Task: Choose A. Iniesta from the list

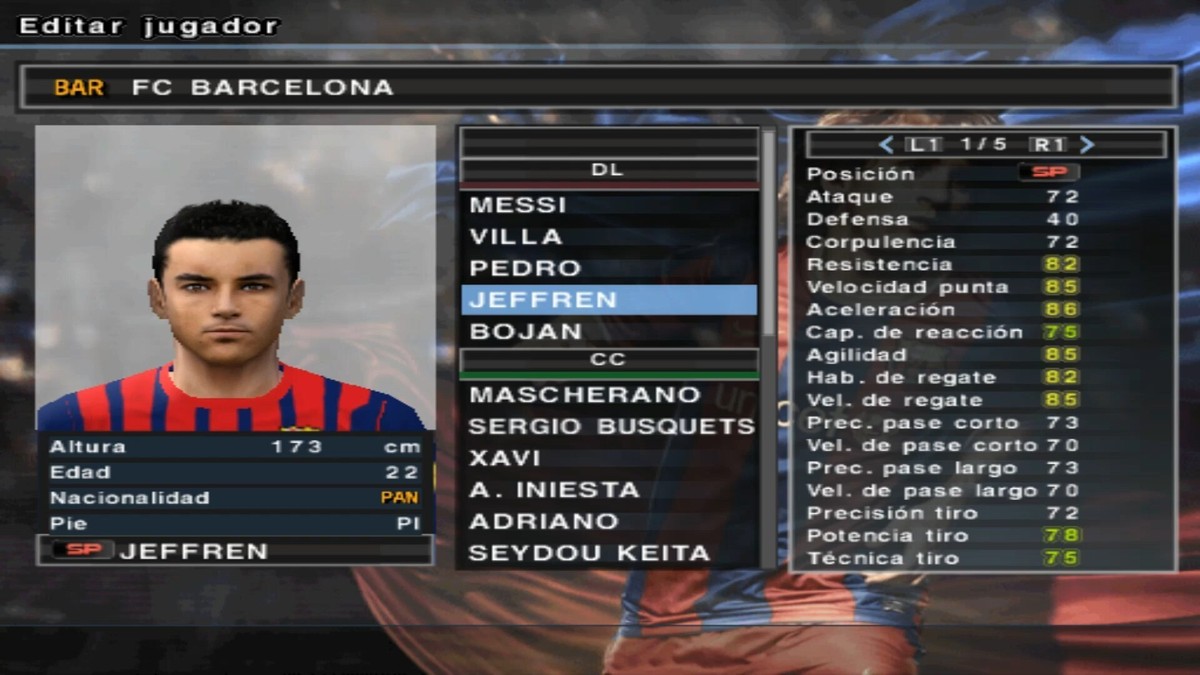Action: [554, 490]
